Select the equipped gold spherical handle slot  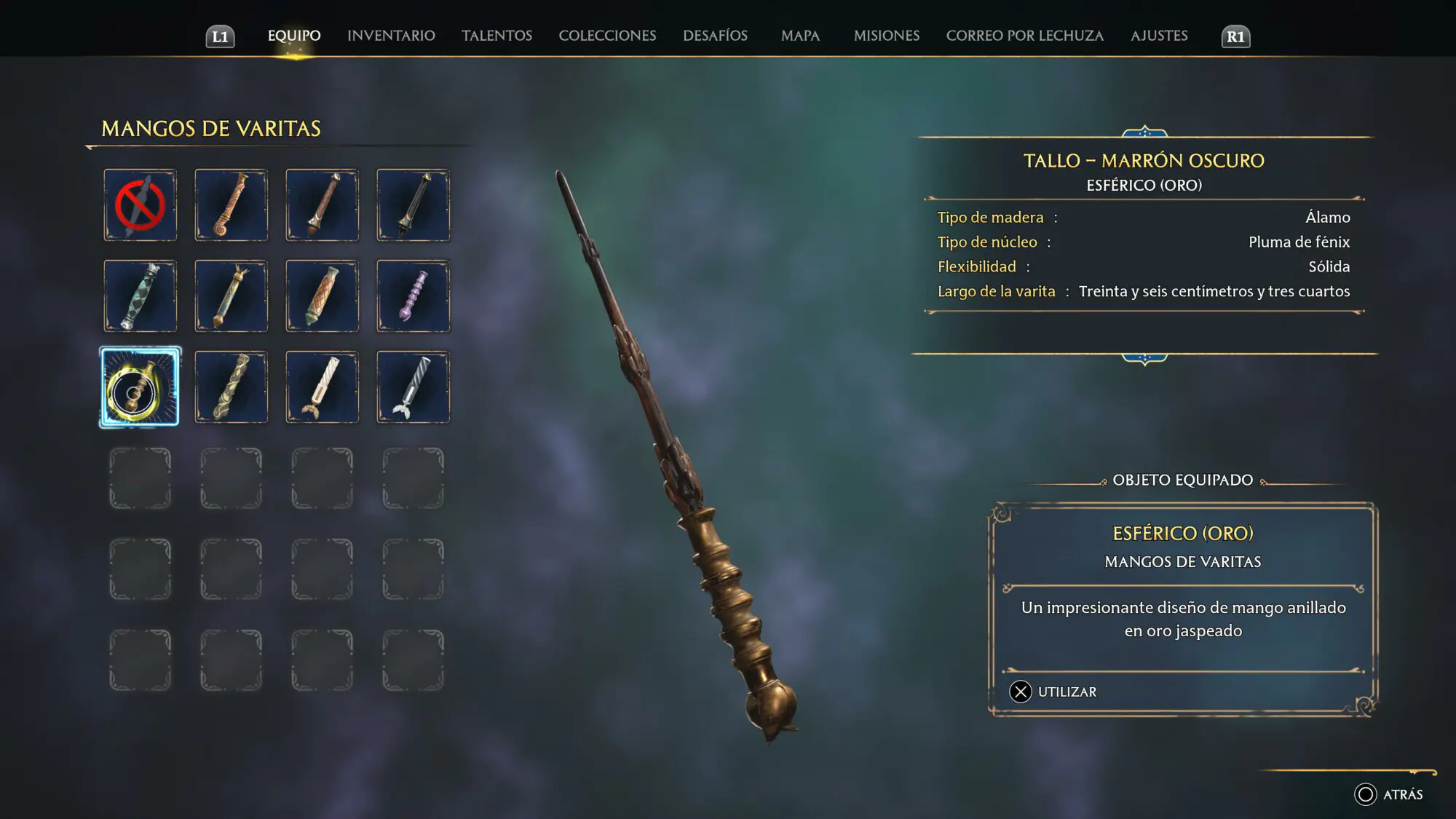[x=140, y=387]
